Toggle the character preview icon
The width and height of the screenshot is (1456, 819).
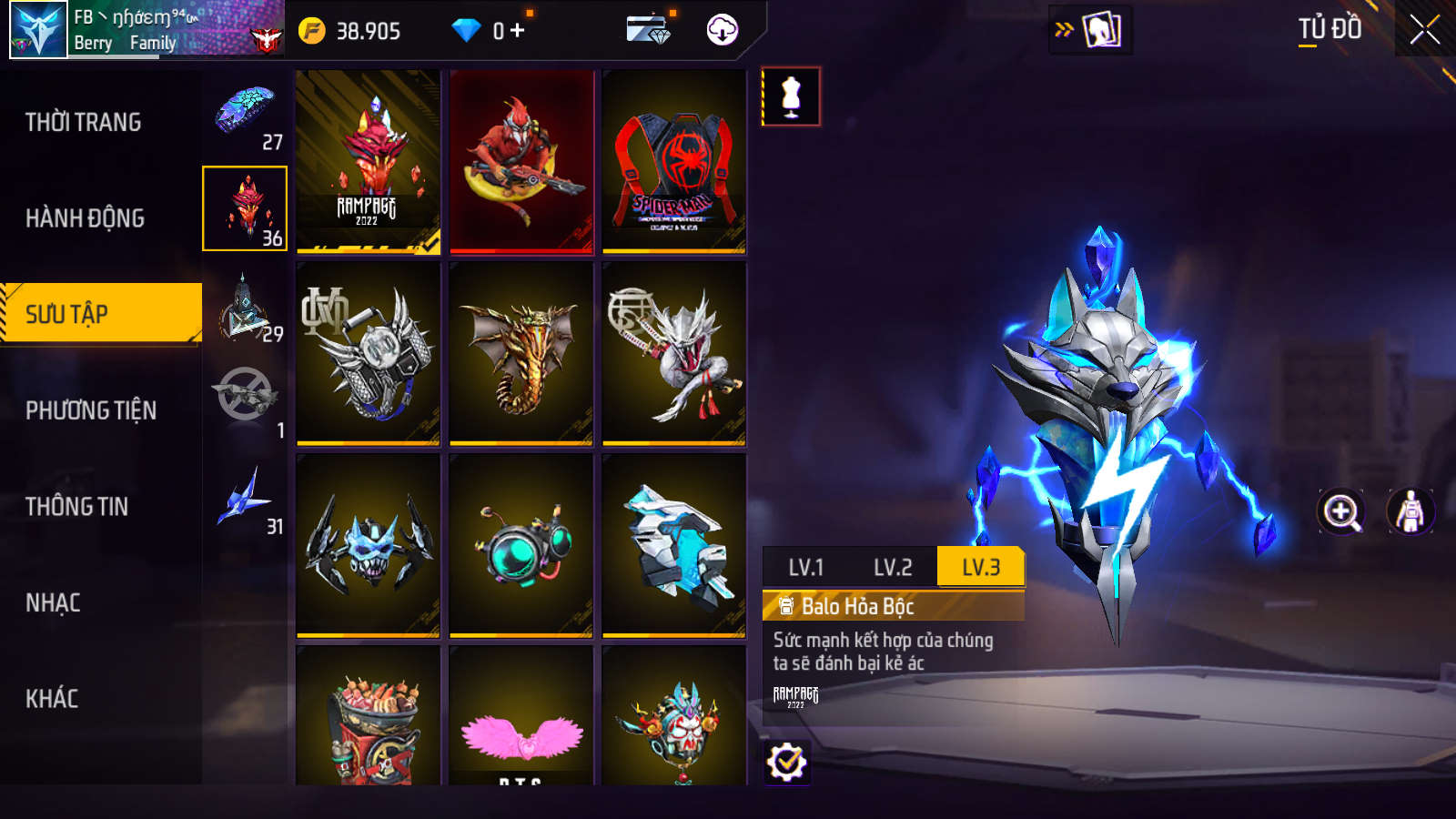(x=1410, y=511)
